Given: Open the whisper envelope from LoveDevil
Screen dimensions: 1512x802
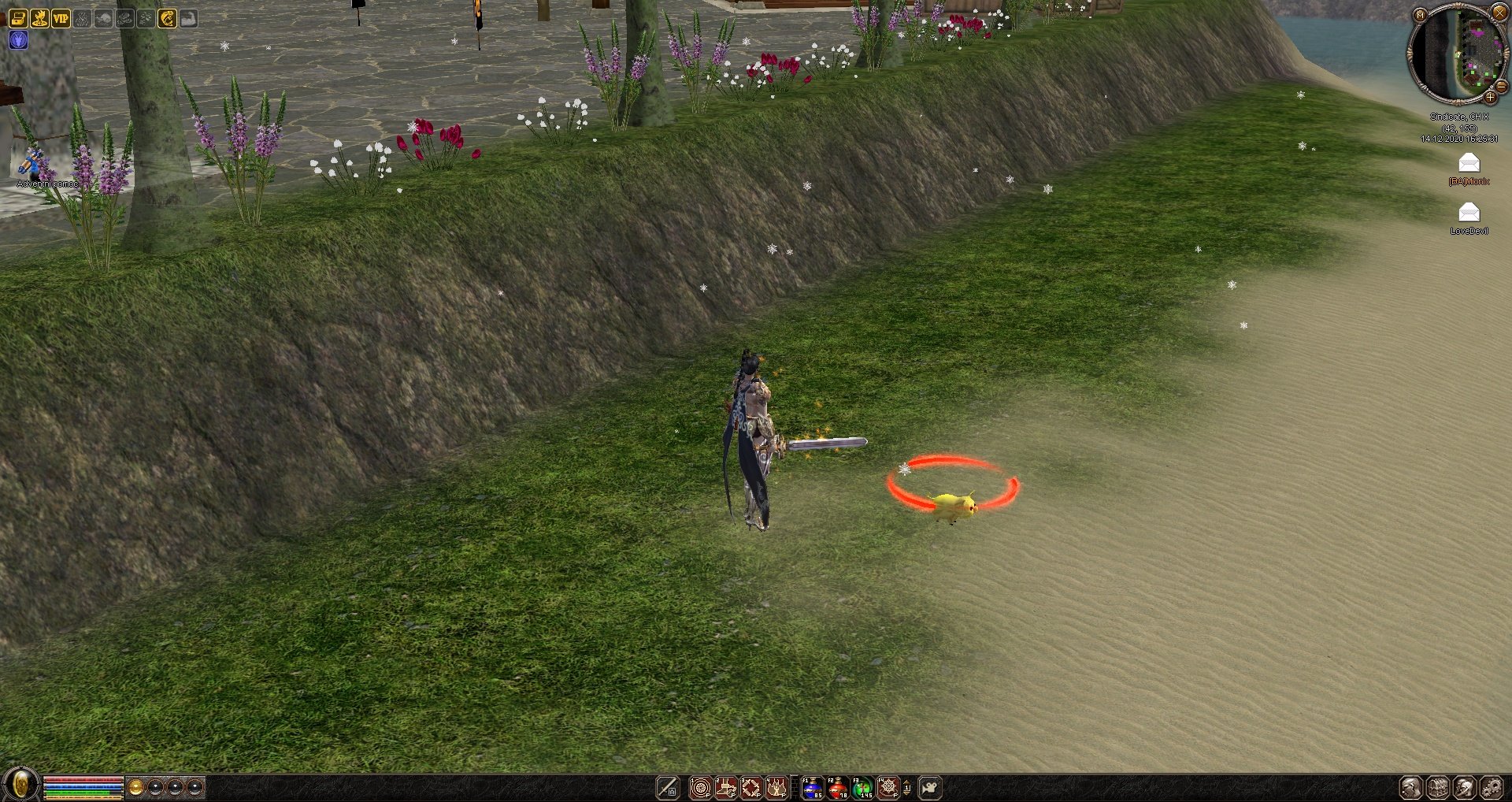Looking at the screenshot, I should tap(1469, 213).
